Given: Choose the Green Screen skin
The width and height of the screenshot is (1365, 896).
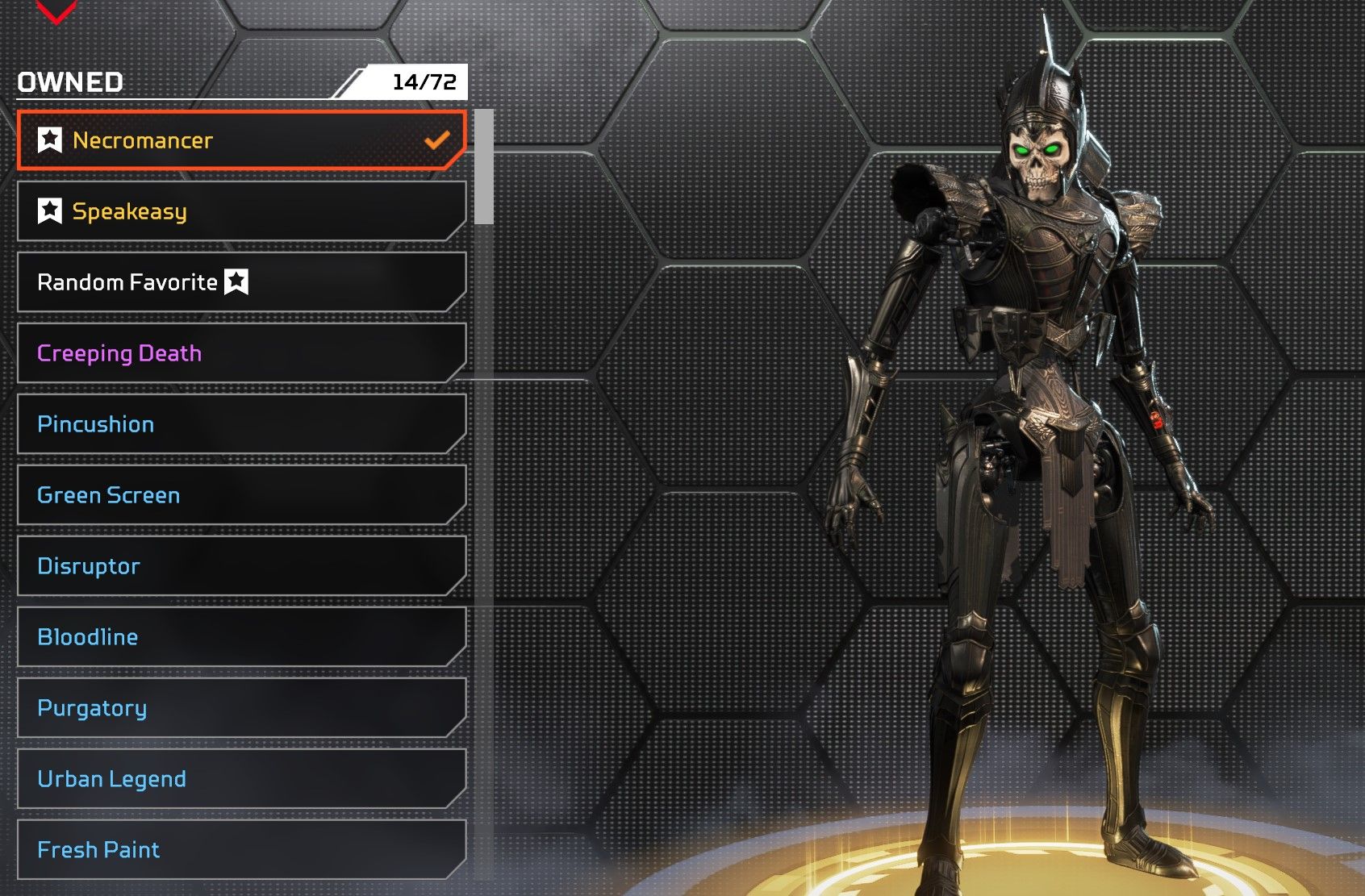Looking at the screenshot, I should click(x=242, y=495).
